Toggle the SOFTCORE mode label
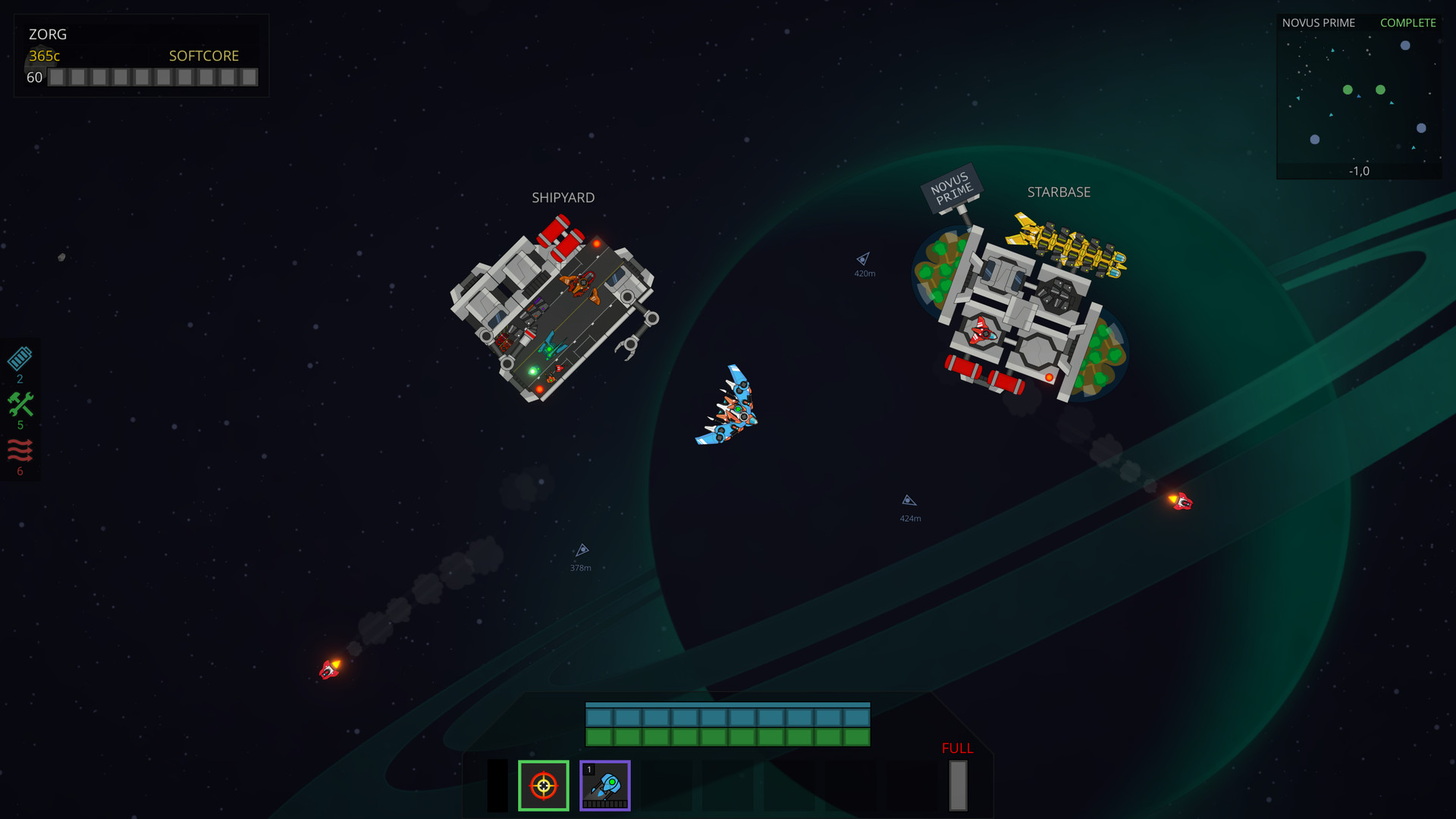Viewport: 1456px width, 819px height. (x=203, y=55)
